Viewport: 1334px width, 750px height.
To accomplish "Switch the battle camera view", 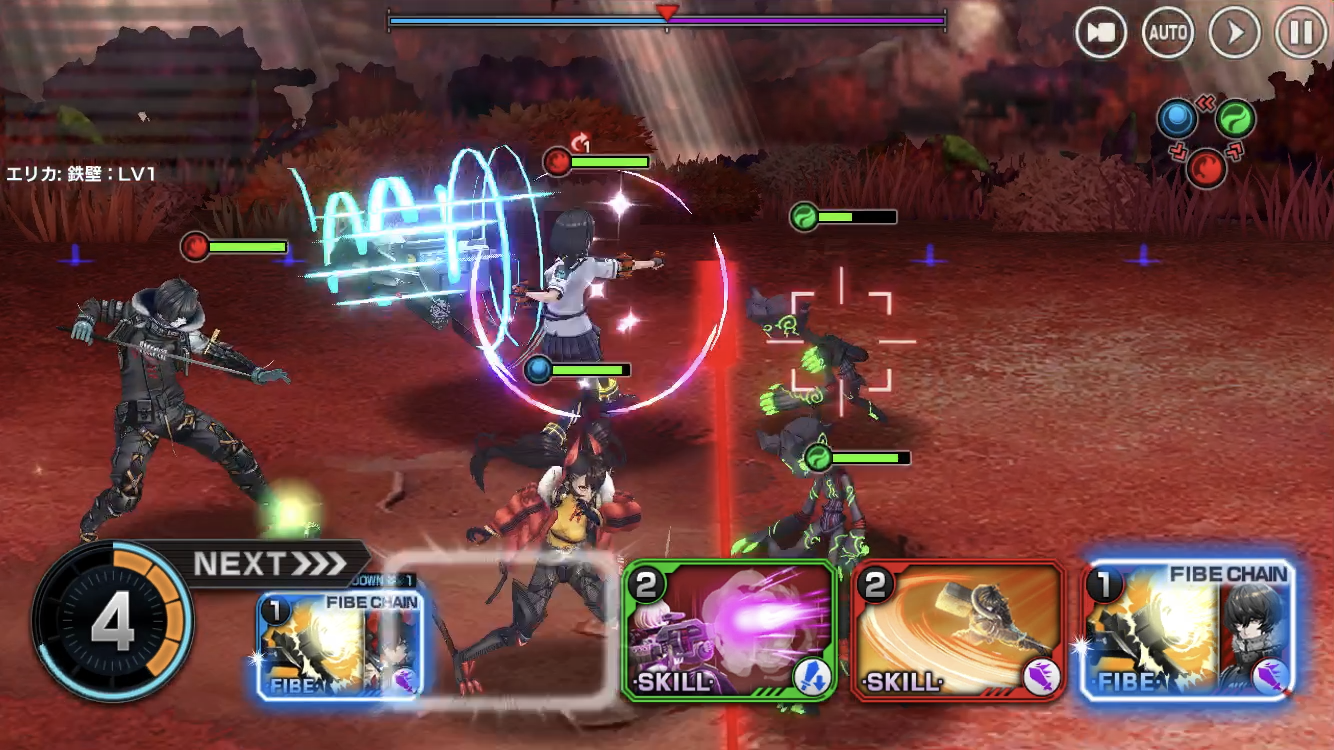I will (x=1101, y=33).
